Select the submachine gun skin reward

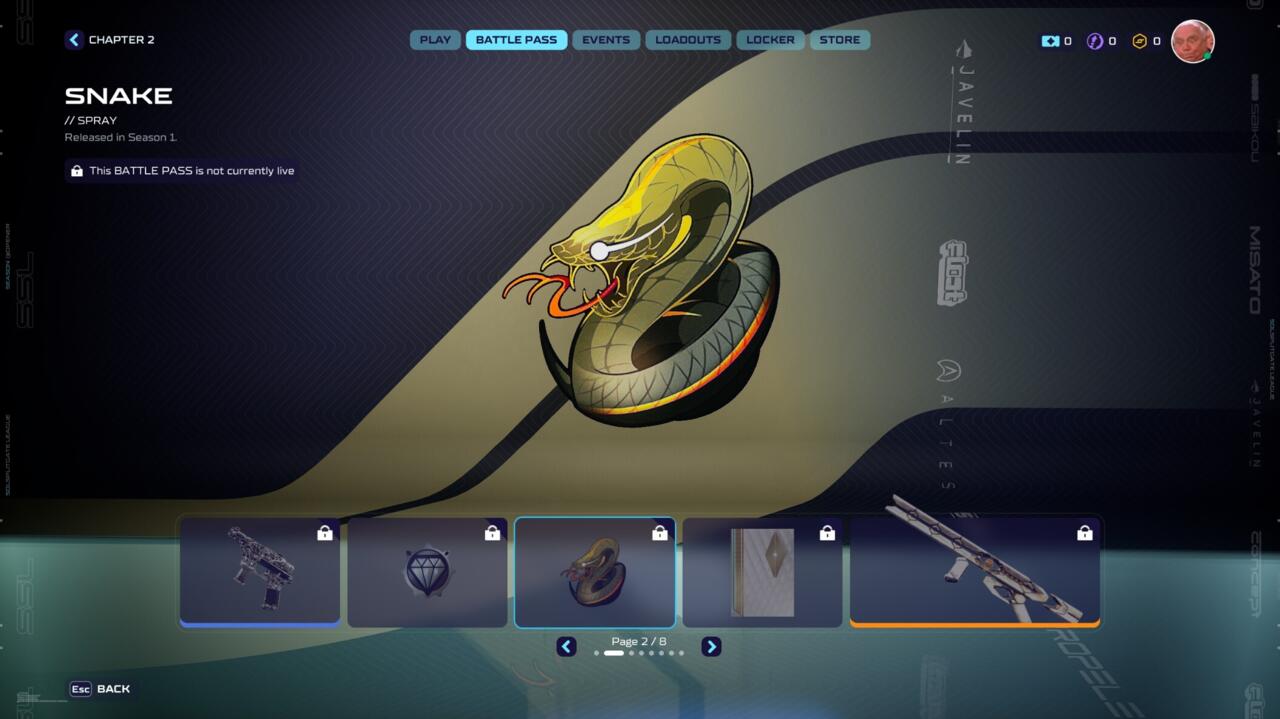260,572
